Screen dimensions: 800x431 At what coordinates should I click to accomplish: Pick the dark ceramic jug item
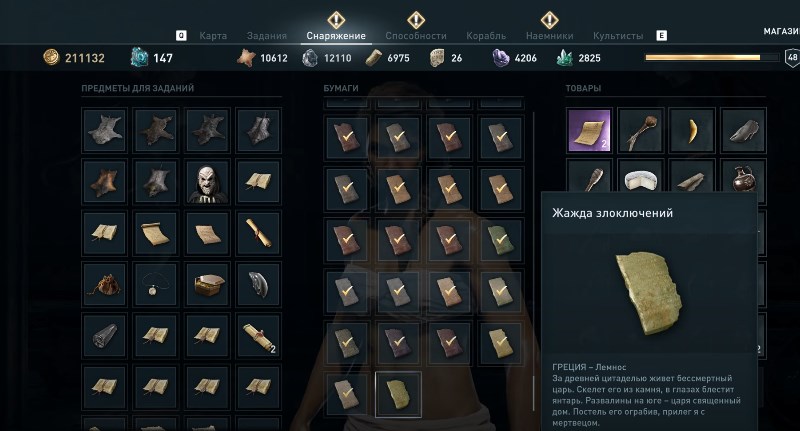[x=742, y=182]
